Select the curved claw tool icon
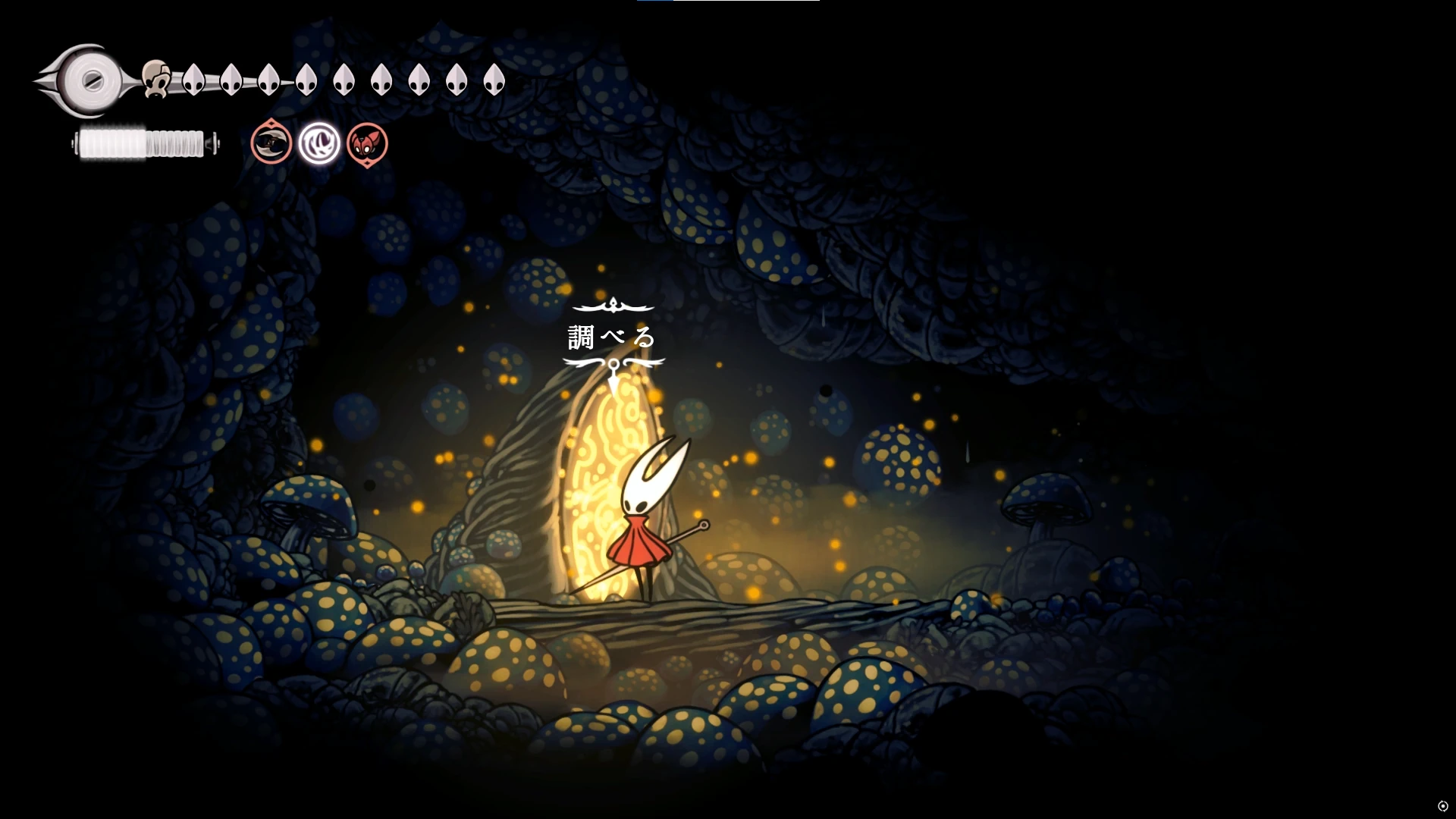Viewport: 1456px width, 819px height. (271, 143)
